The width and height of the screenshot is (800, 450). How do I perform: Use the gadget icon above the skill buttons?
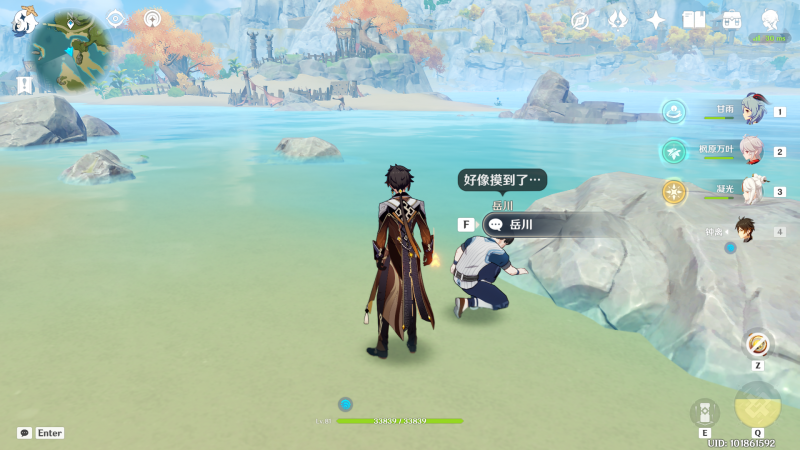click(758, 344)
